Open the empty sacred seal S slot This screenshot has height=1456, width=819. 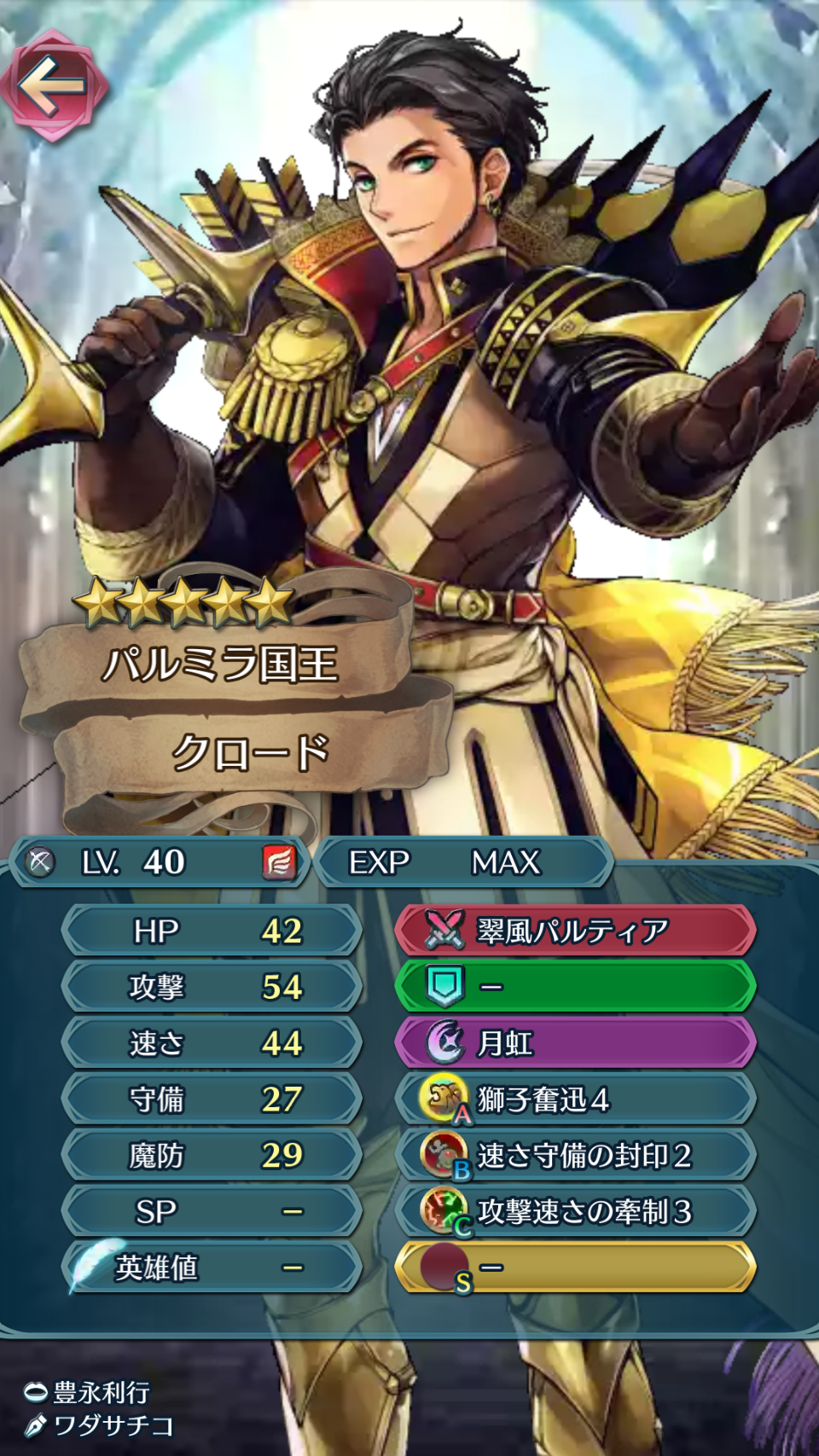point(575,1267)
